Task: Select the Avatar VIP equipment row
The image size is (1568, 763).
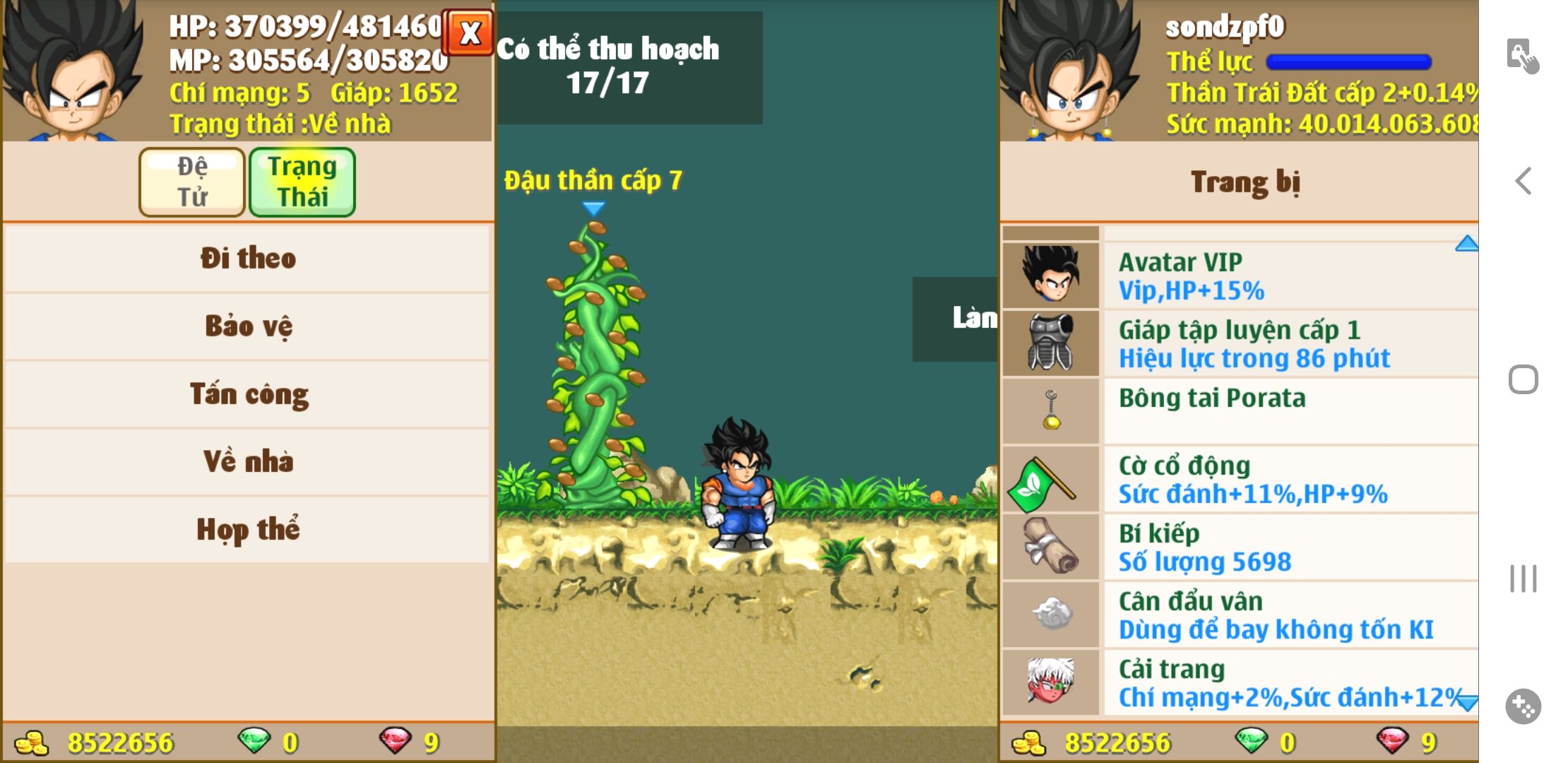Action: (1240, 276)
